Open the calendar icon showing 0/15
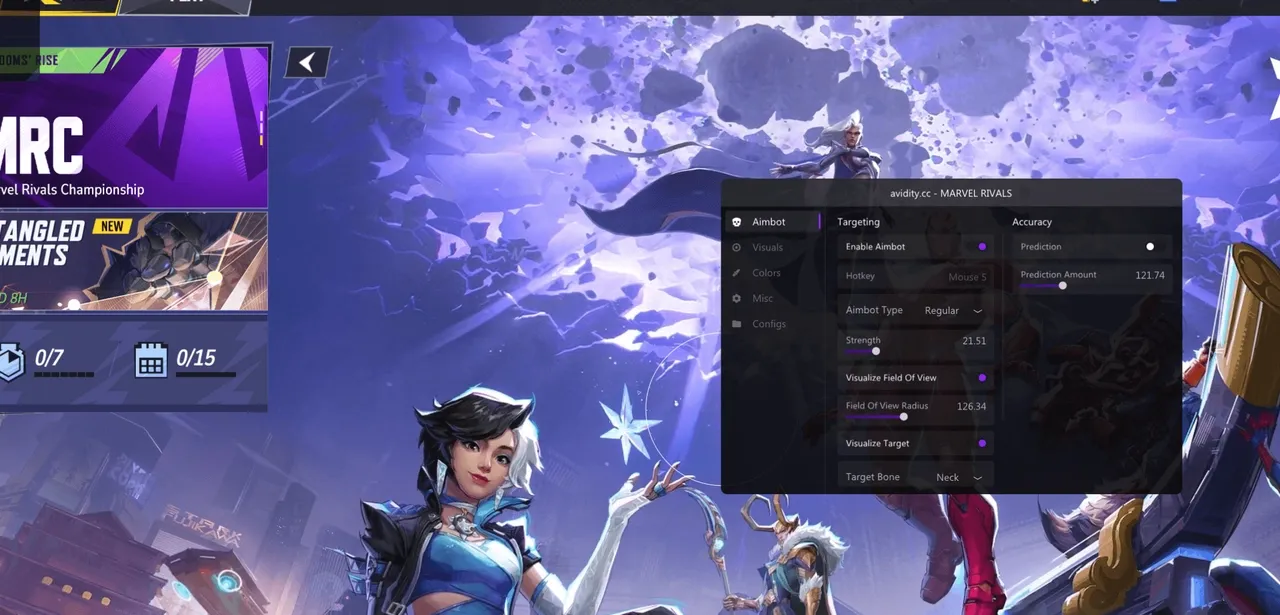Screen dimensions: 1280x615 [x=151, y=361]
